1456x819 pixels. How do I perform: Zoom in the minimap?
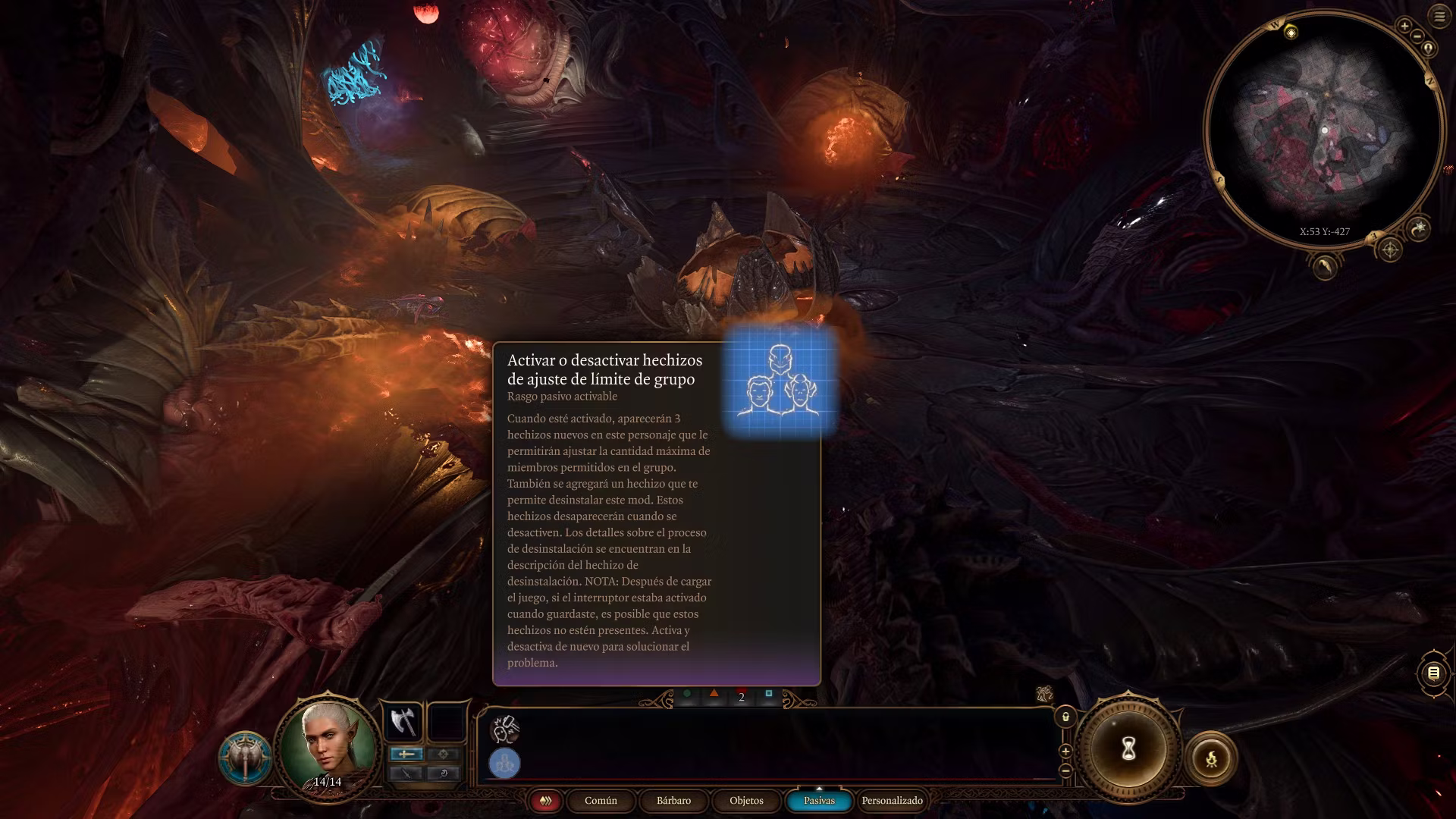click(1404, 26)
